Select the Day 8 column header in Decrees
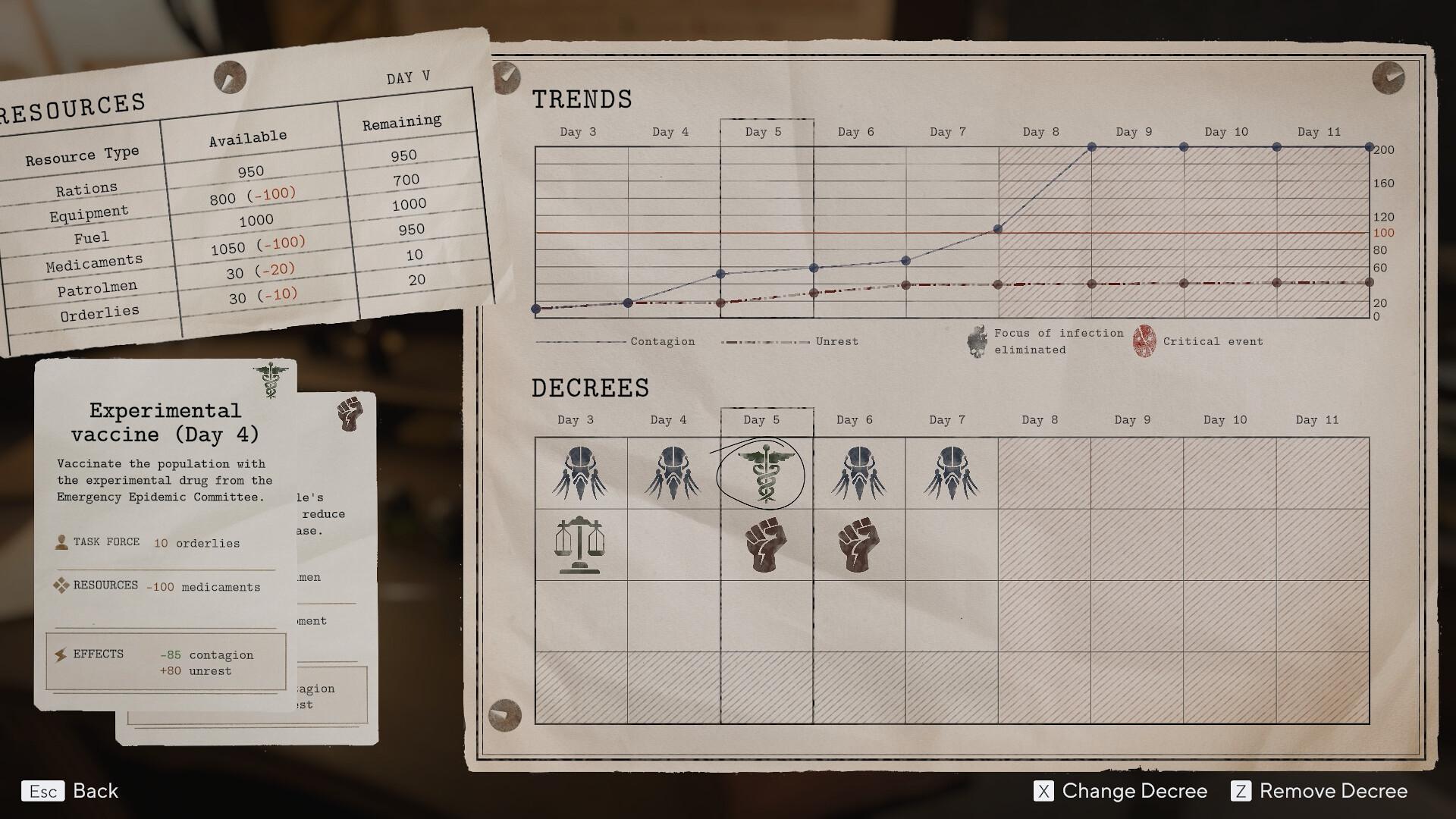 (1040, 419)
